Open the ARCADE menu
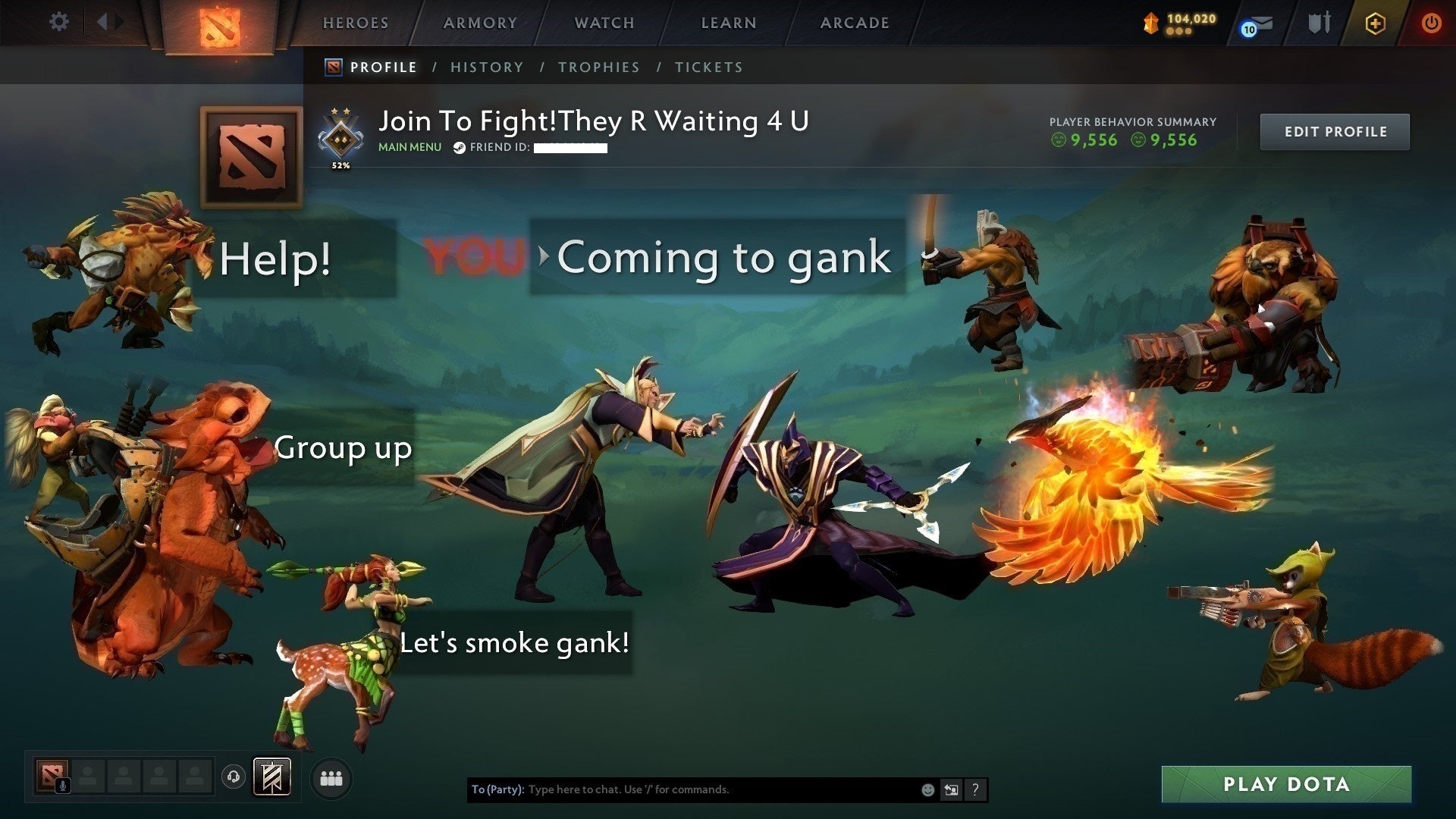The height and width of the screenshot is (819, 1456). tap(854, 23)
